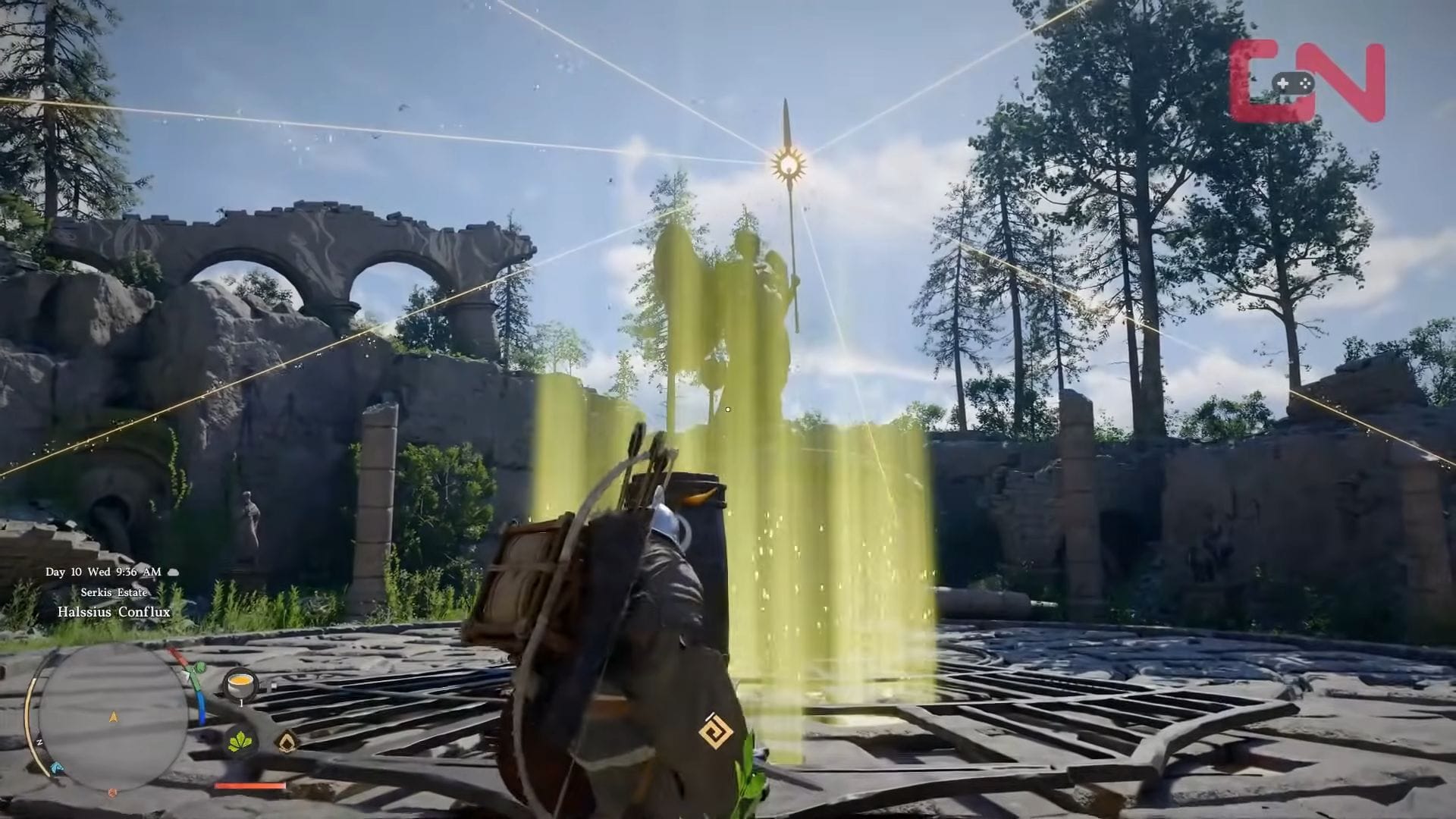Click the golden flame flask icon
Image resolution: width=1456 pixels, height=819 pixels.
[x=287, y=742]
